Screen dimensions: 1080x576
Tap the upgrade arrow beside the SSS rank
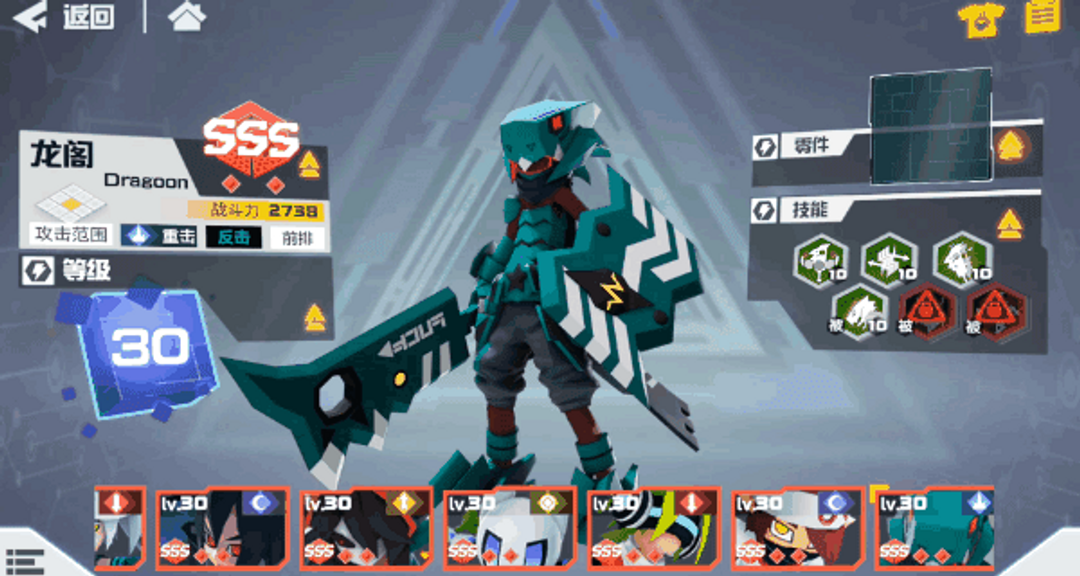tap(309, 165)
